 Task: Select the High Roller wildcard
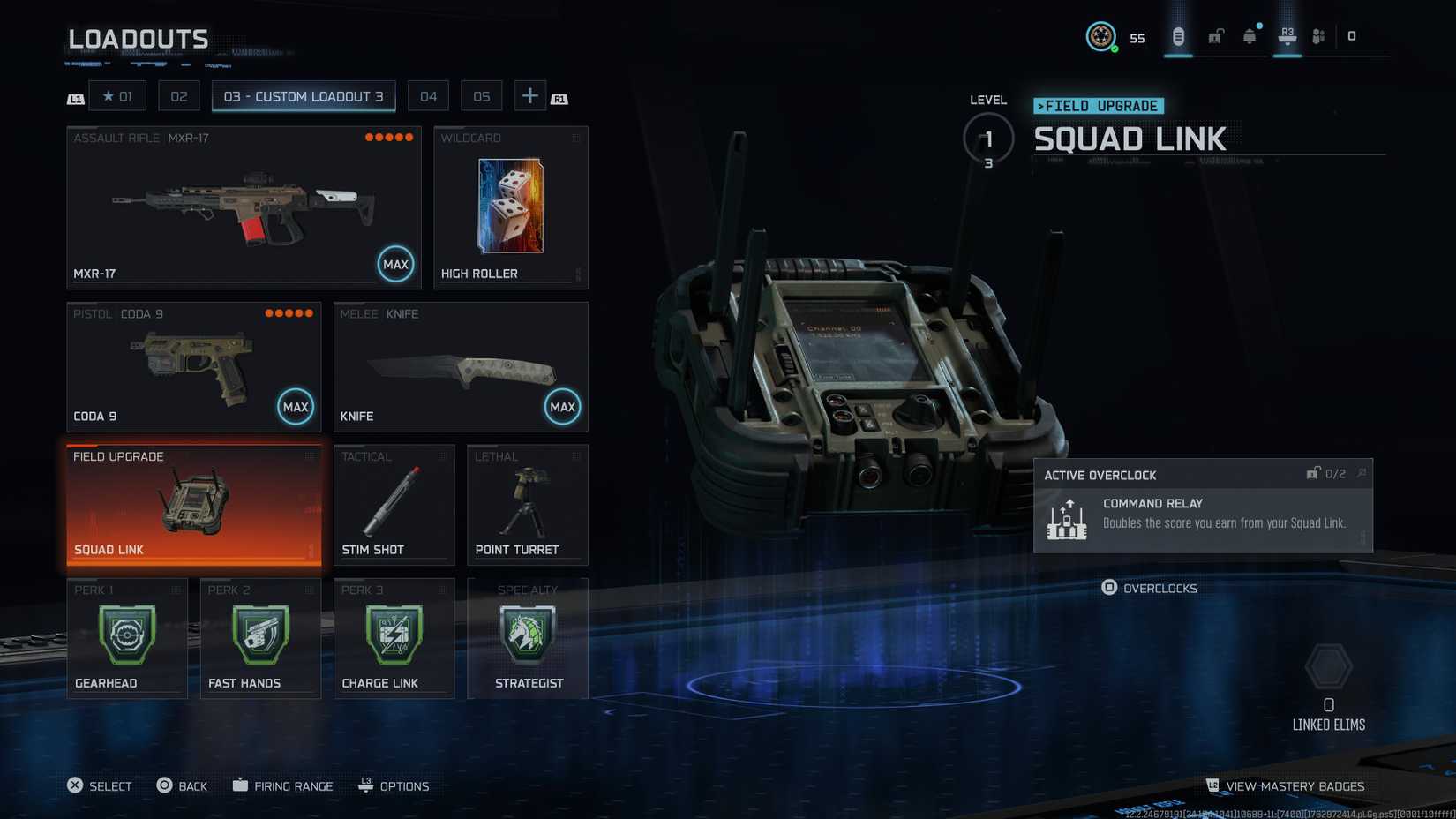[510, 207]
